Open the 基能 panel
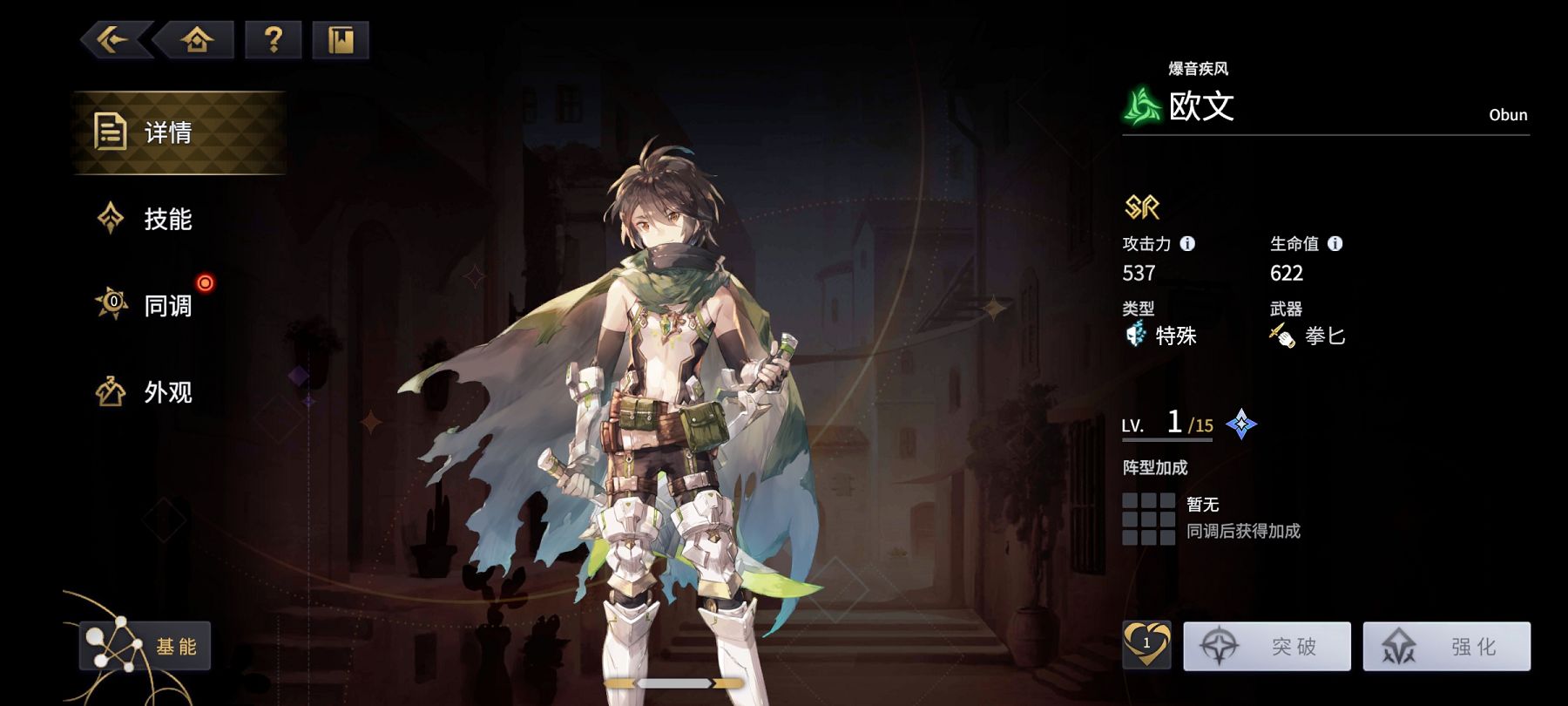The height and width of the screenshot is (706, 1568). click(x=145, y=646)
